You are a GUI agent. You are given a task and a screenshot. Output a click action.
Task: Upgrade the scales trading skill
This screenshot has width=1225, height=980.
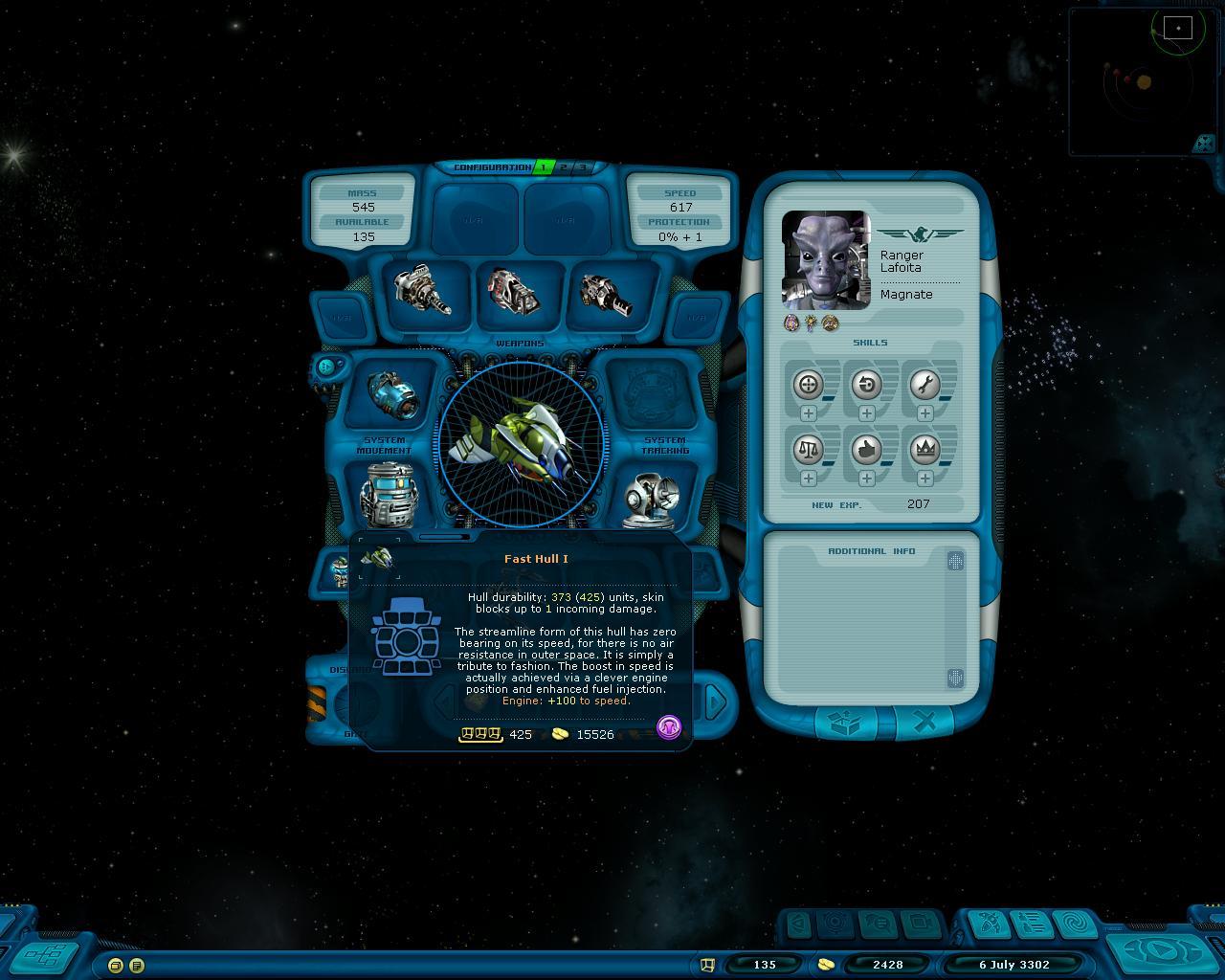tap(809, 478)
